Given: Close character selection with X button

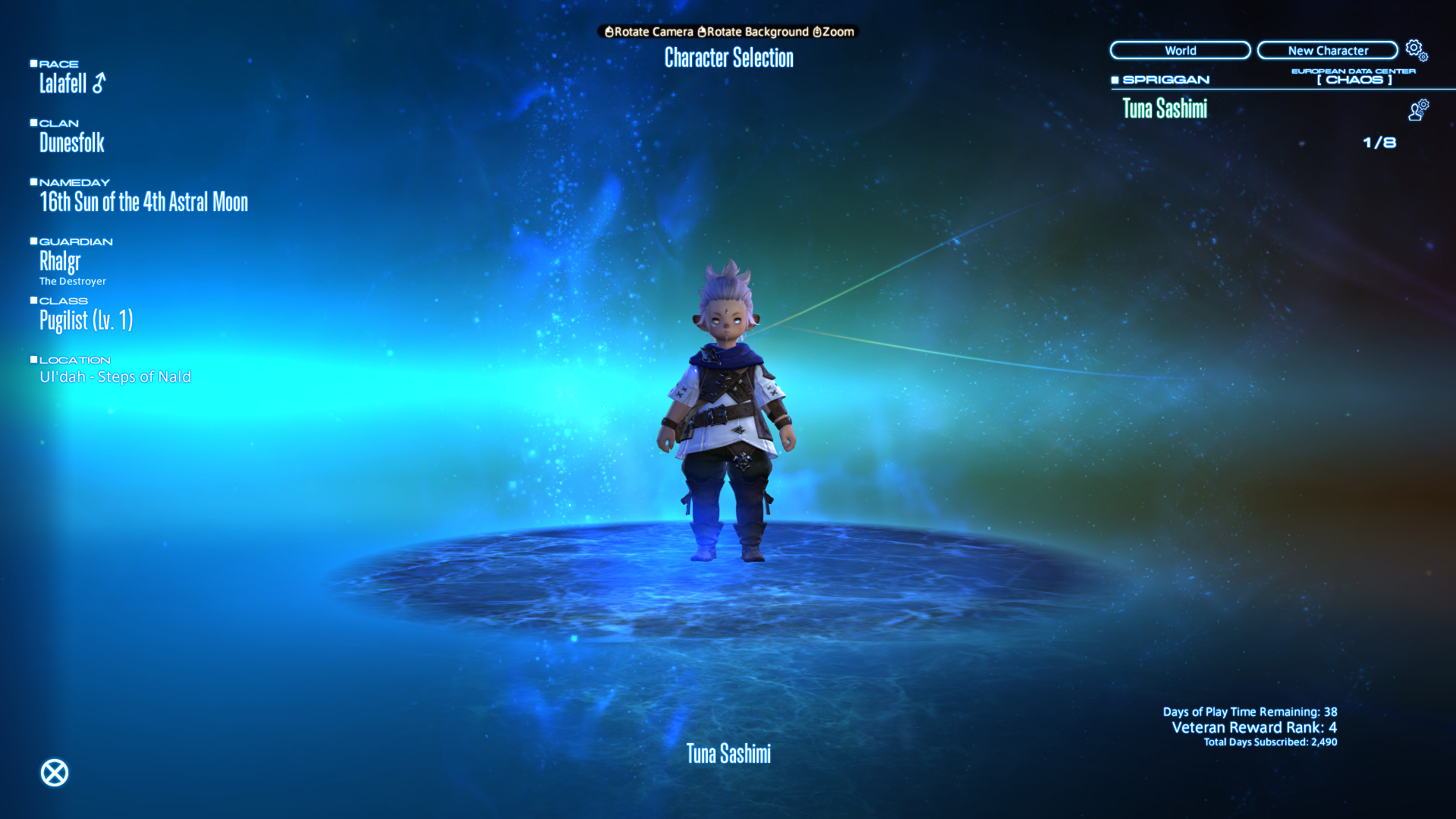Looking at the screenshot, I should click(x=55, y=773).
